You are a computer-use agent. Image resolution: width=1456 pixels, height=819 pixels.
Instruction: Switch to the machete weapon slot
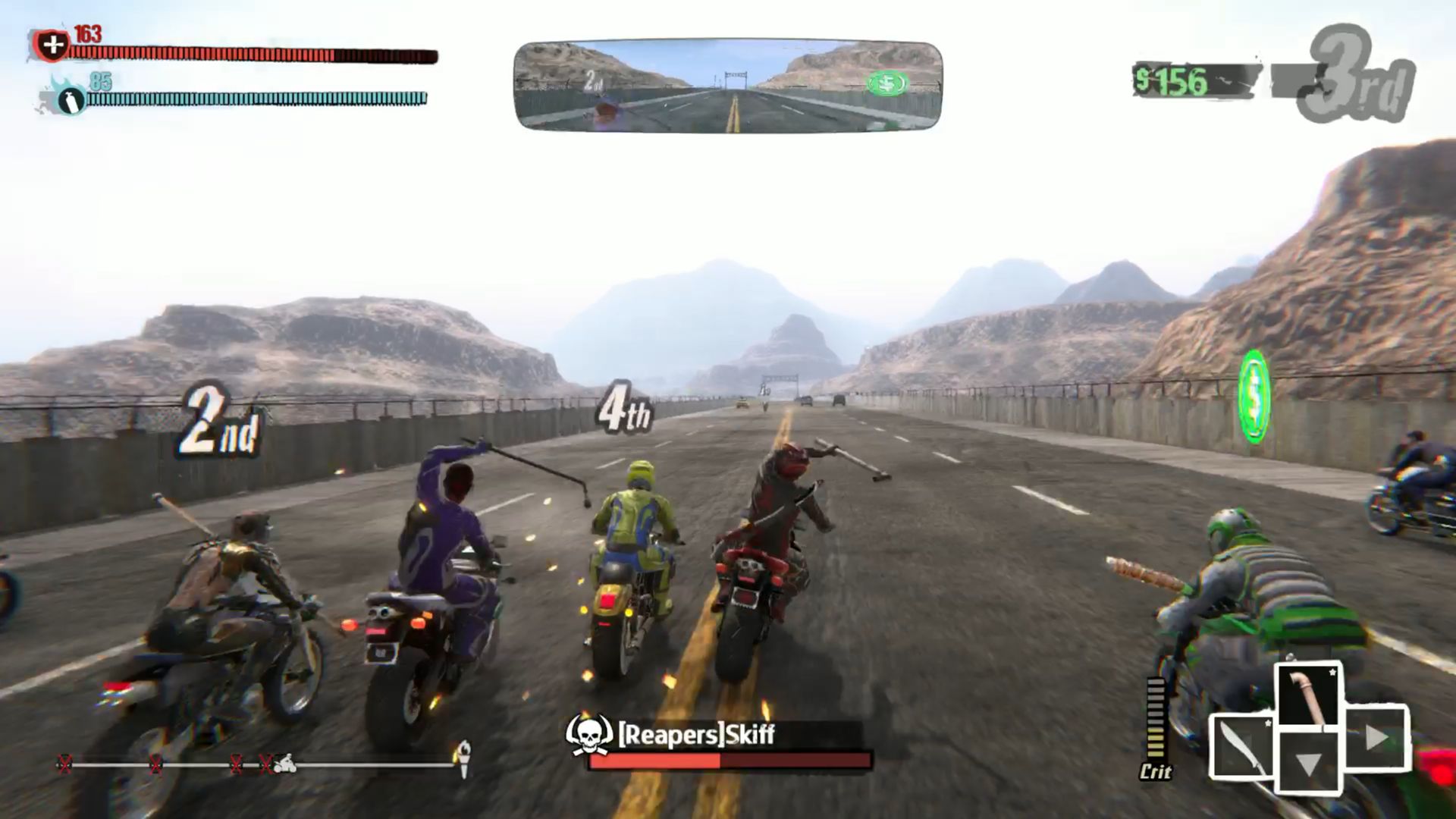tap(1241, 747)
